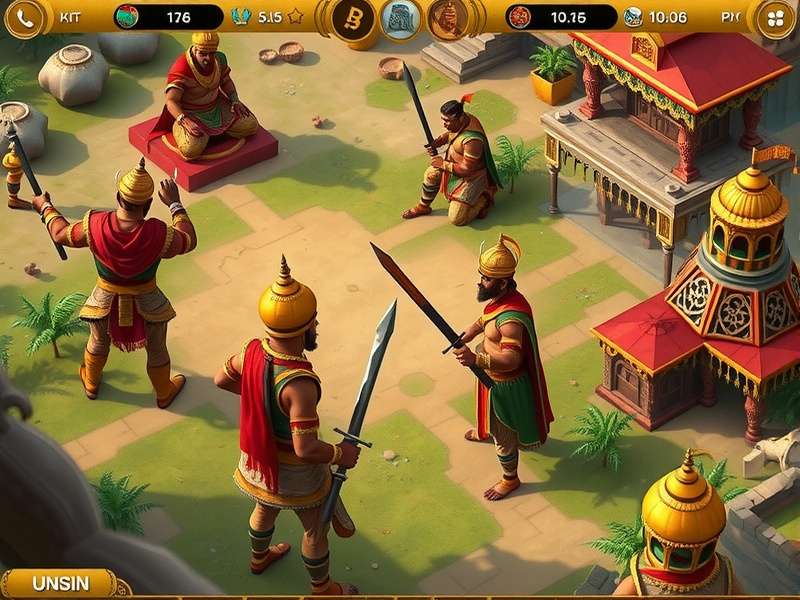Click the star icon beside 5.15
Screen dimensions: 800x600
click(x=295, y=17)
